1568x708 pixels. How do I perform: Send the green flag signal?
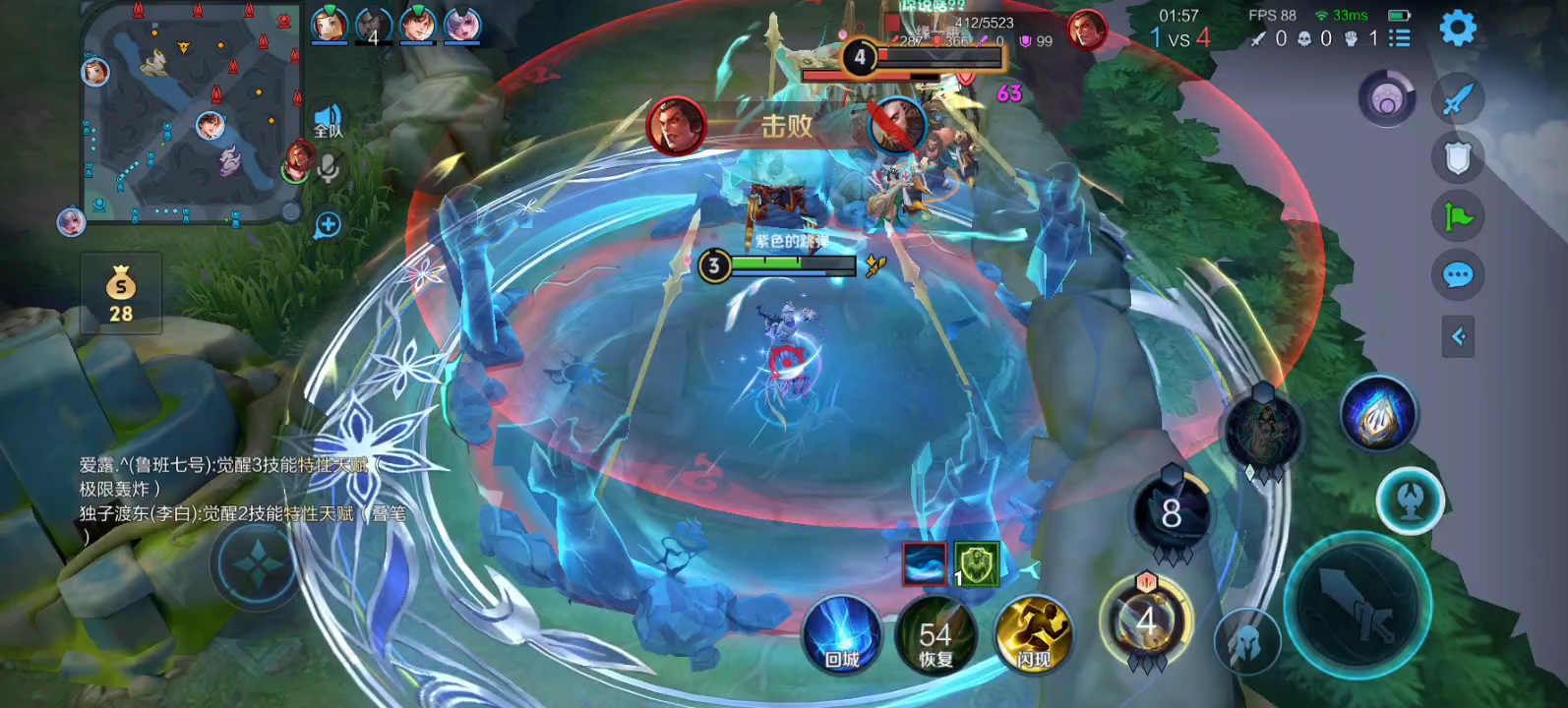point(1457,216)
